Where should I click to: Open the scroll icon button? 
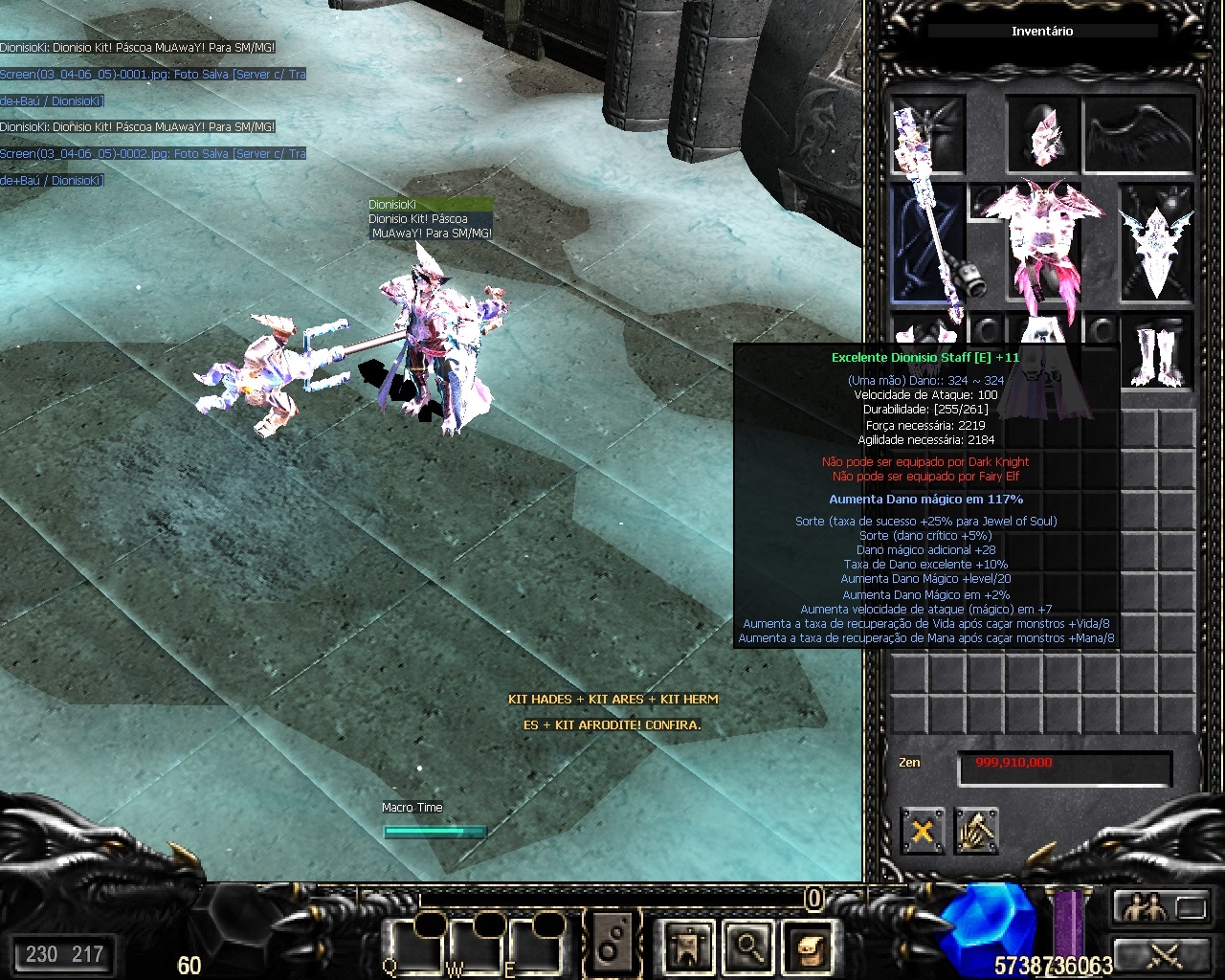(808, 947)
